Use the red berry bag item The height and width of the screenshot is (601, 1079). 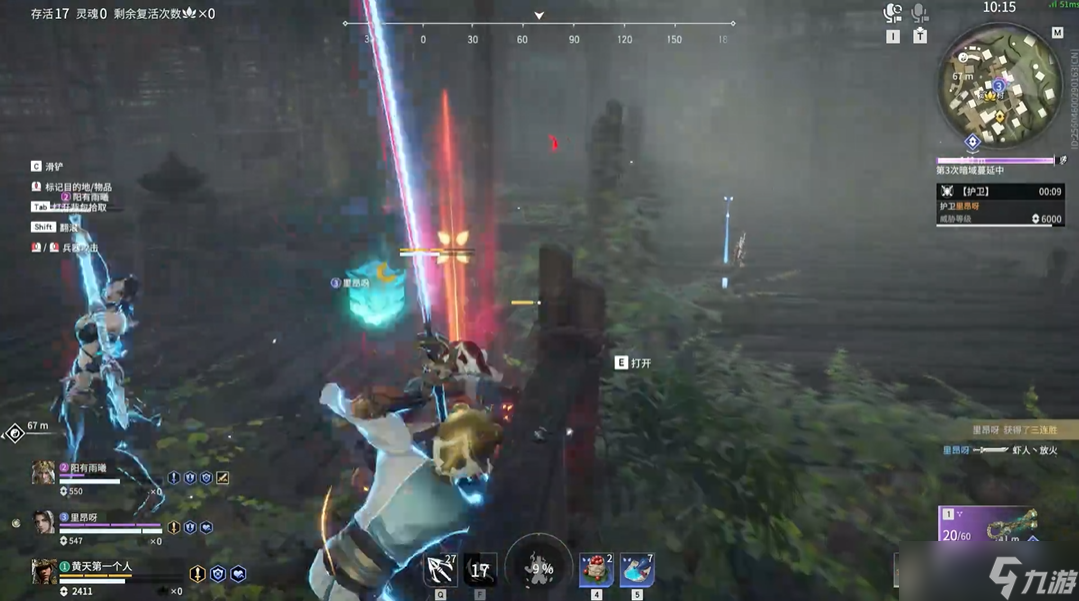[x=597, y=570]
